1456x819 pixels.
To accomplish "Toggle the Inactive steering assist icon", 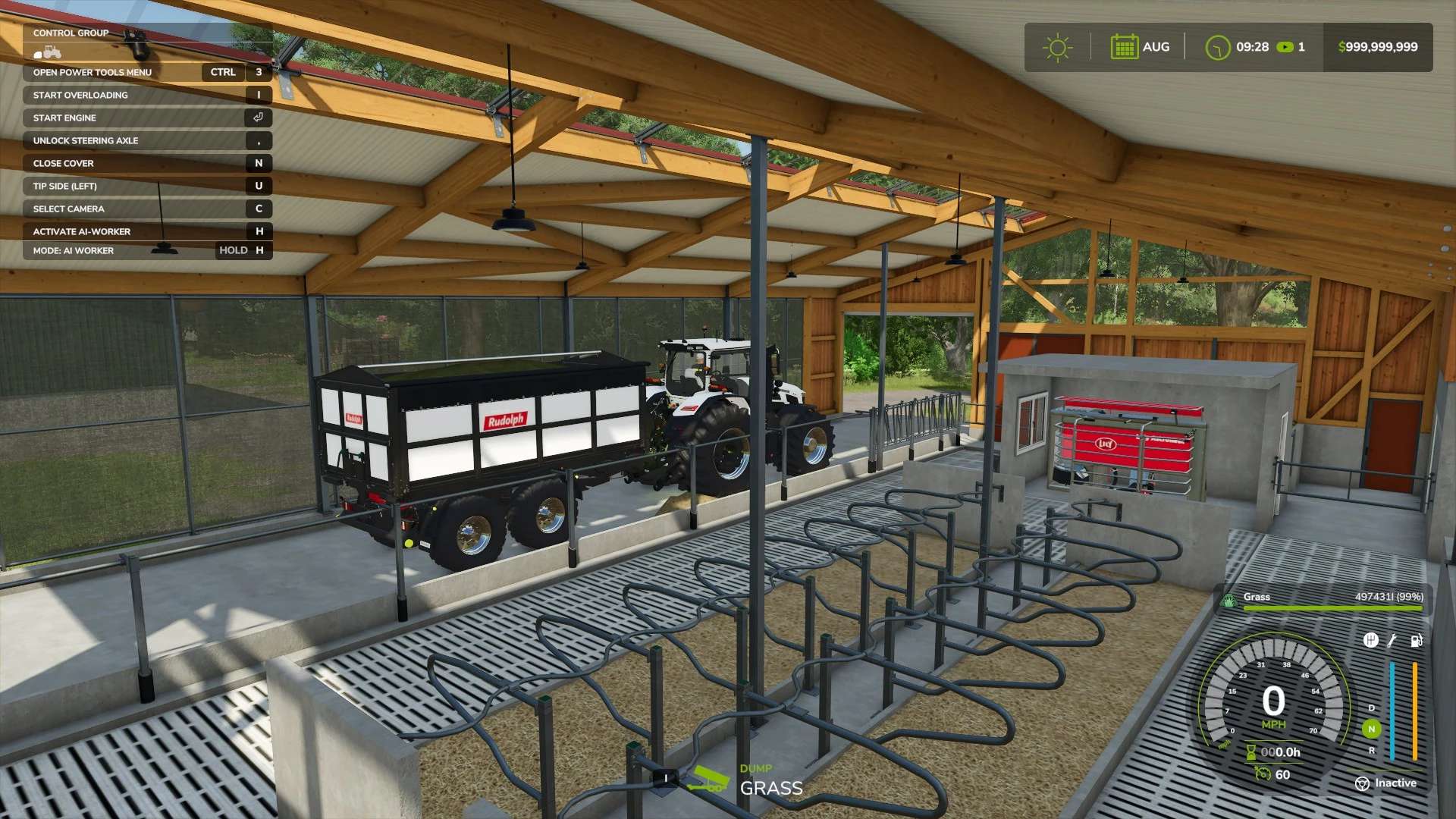I will tap(1362, 783).
